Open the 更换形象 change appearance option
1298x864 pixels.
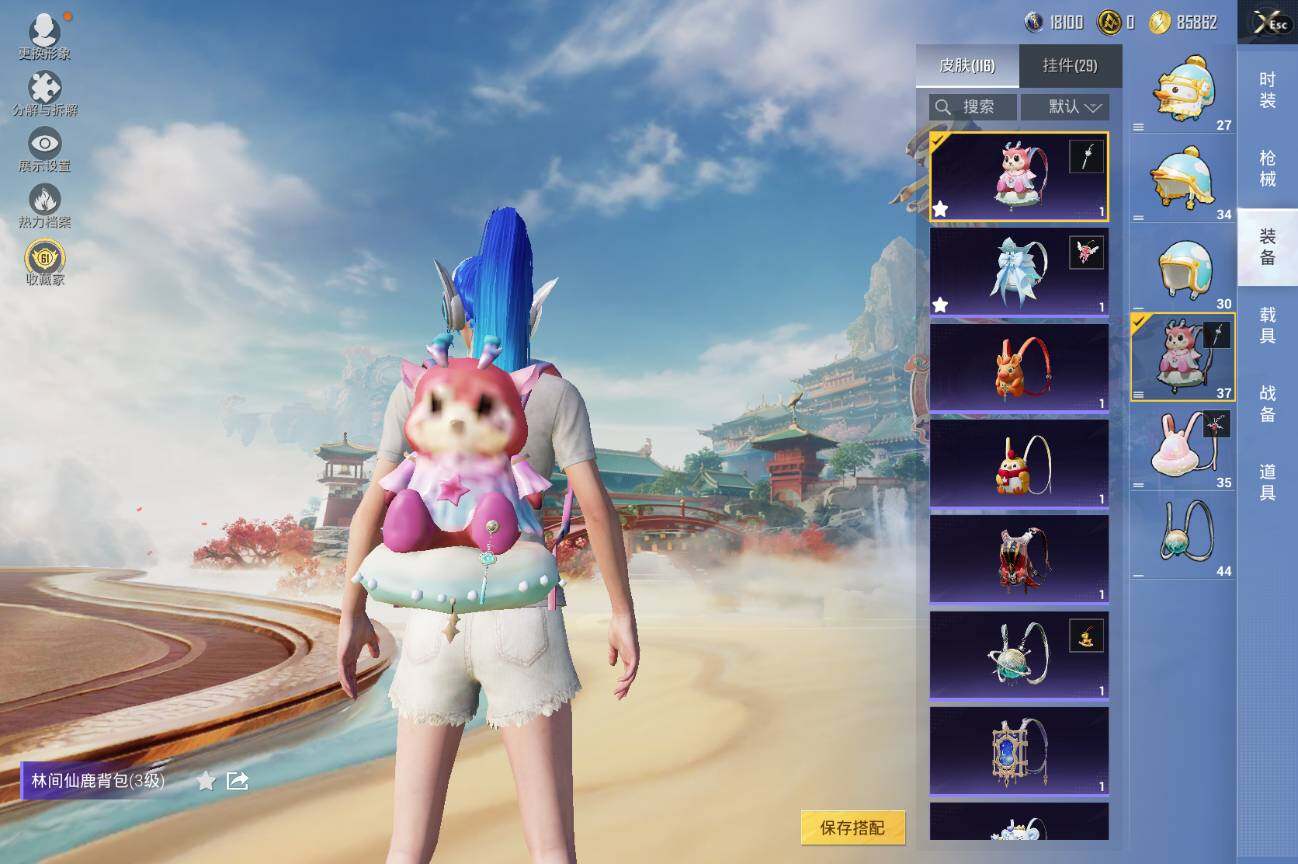point(44,37)
